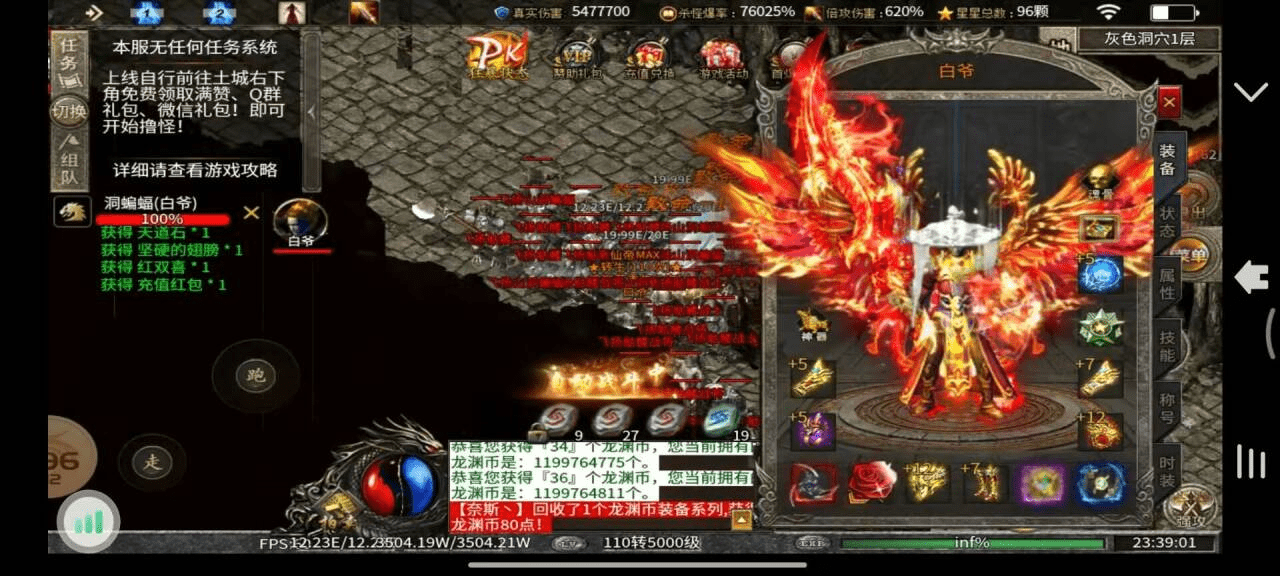Tap the 走 walk button
This screenshot has height=576, width=1280.
(x=152, y=461)
